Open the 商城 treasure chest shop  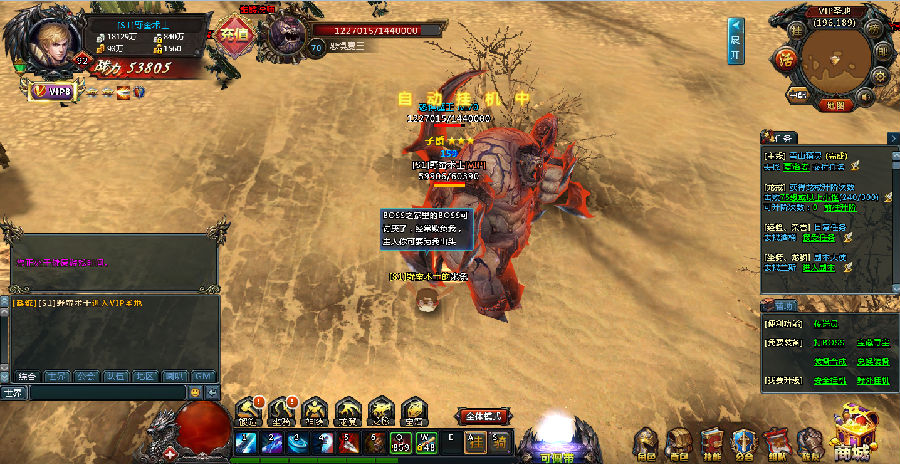tap(857, 432)
